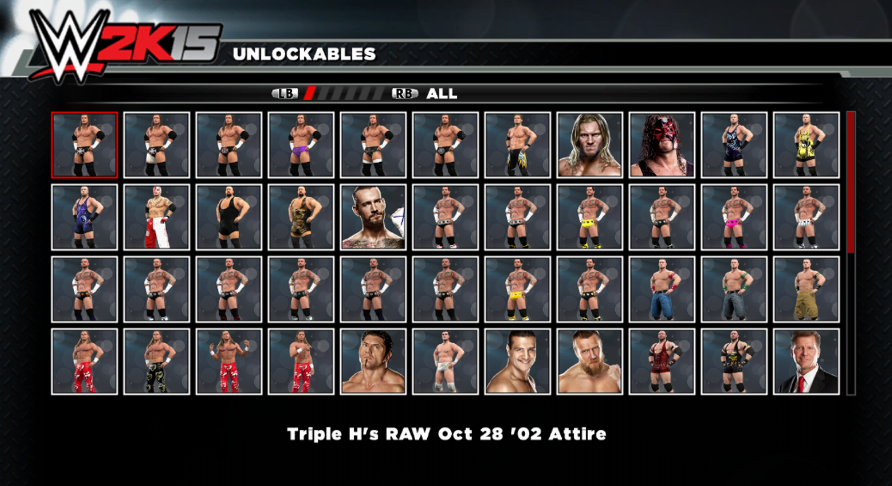Select the ALL category filter
Viewport: 892px width, 486px height.
(441, 94)
